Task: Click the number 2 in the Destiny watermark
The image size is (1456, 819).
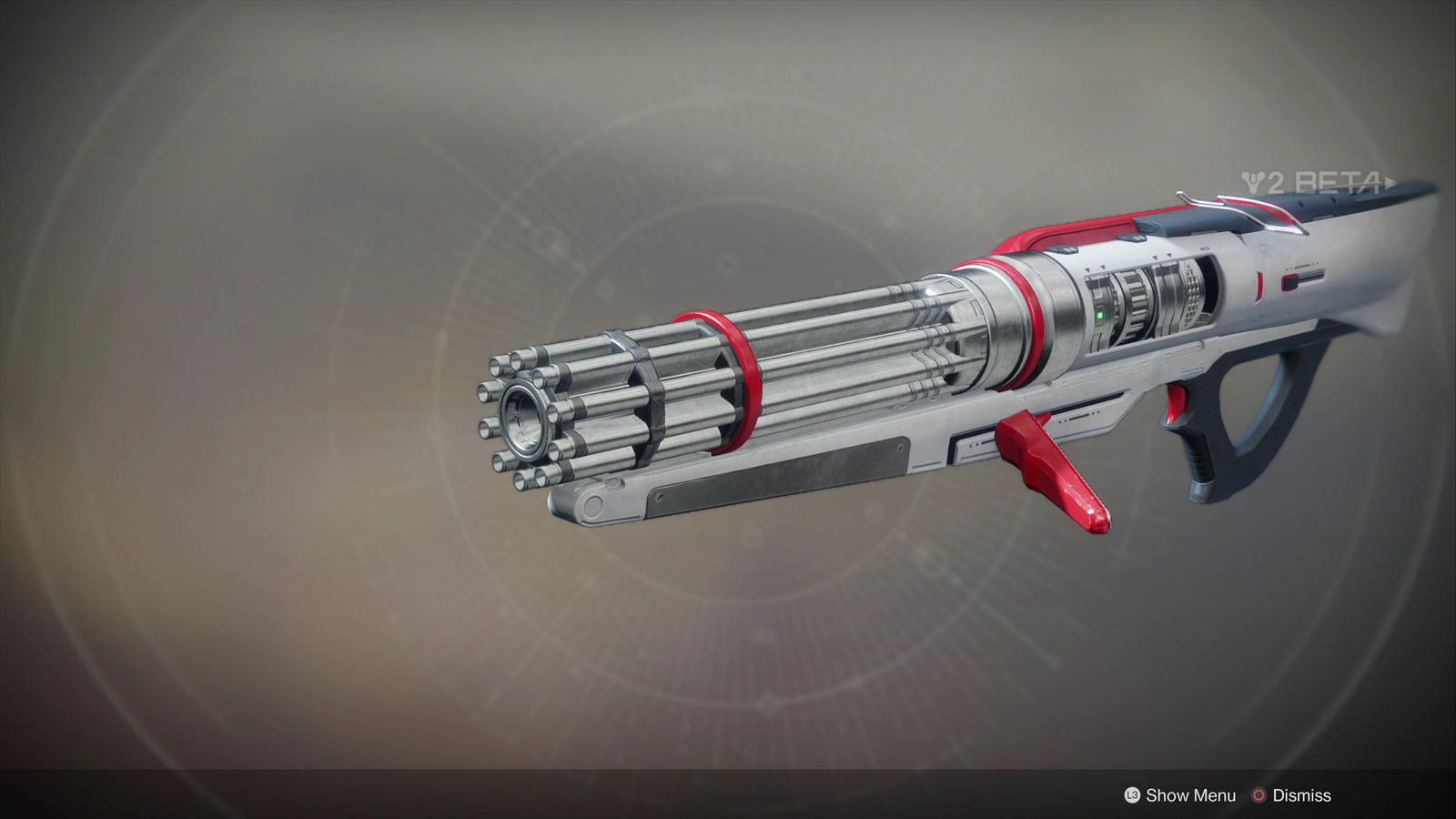Action: [x=1276, y=180]
